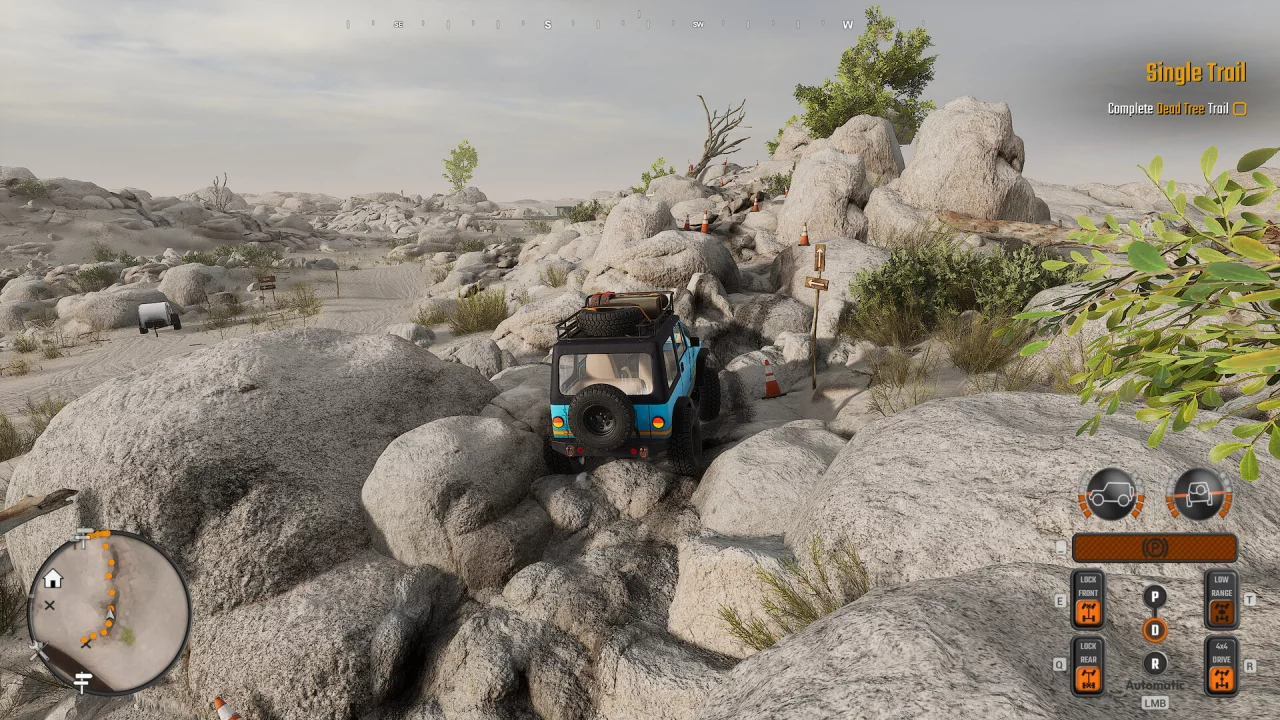
Task: Toggle the Lock Front differential switch
Action: point(1087,600)
